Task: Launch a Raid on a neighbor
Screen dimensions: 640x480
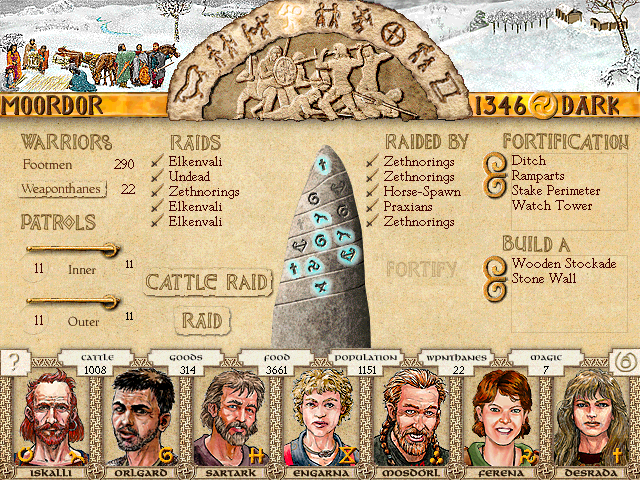Action: [202, 320]
